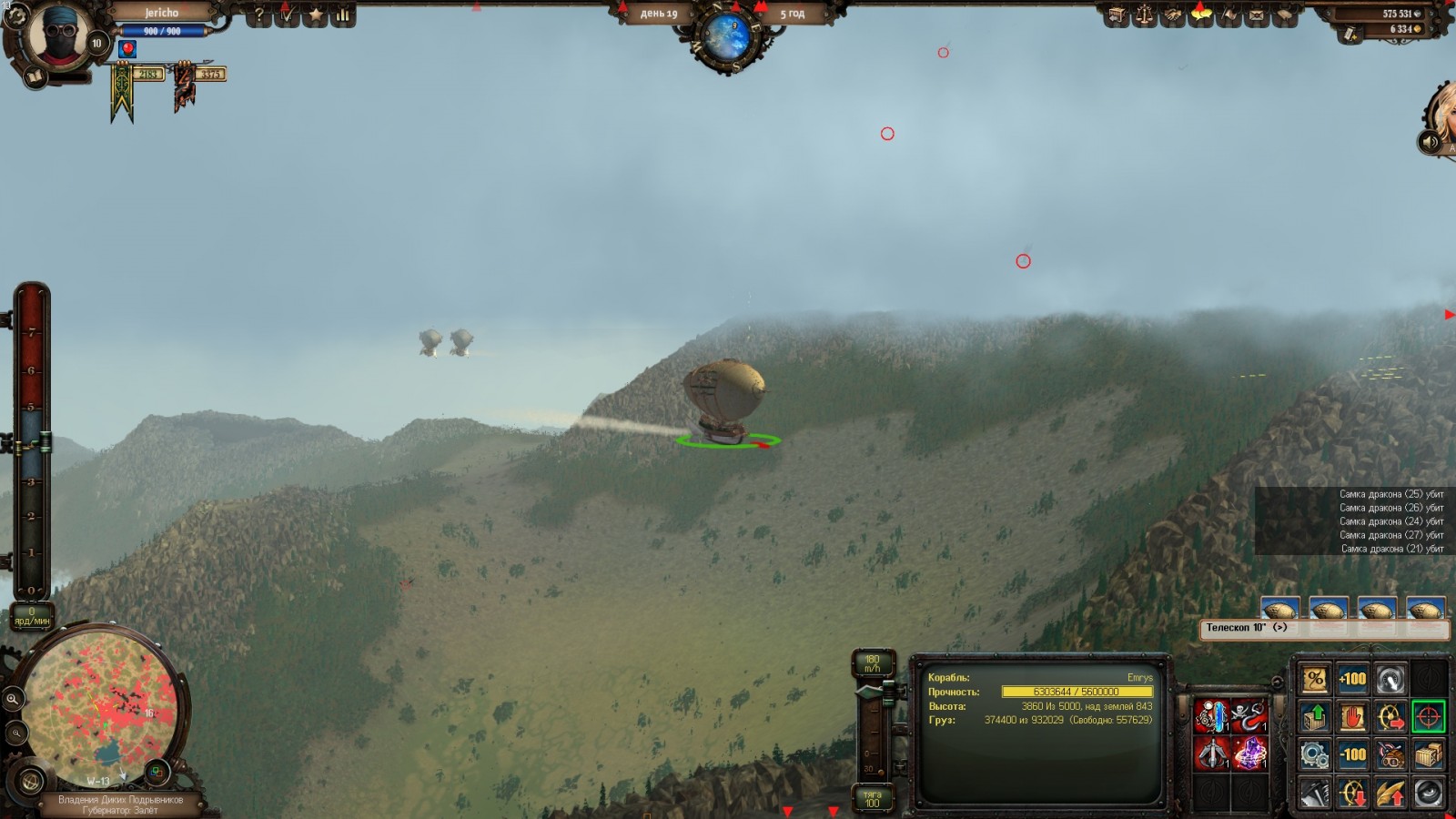
Task: Open the handshake diplomacy menu
Action: tap(1173, 15)
